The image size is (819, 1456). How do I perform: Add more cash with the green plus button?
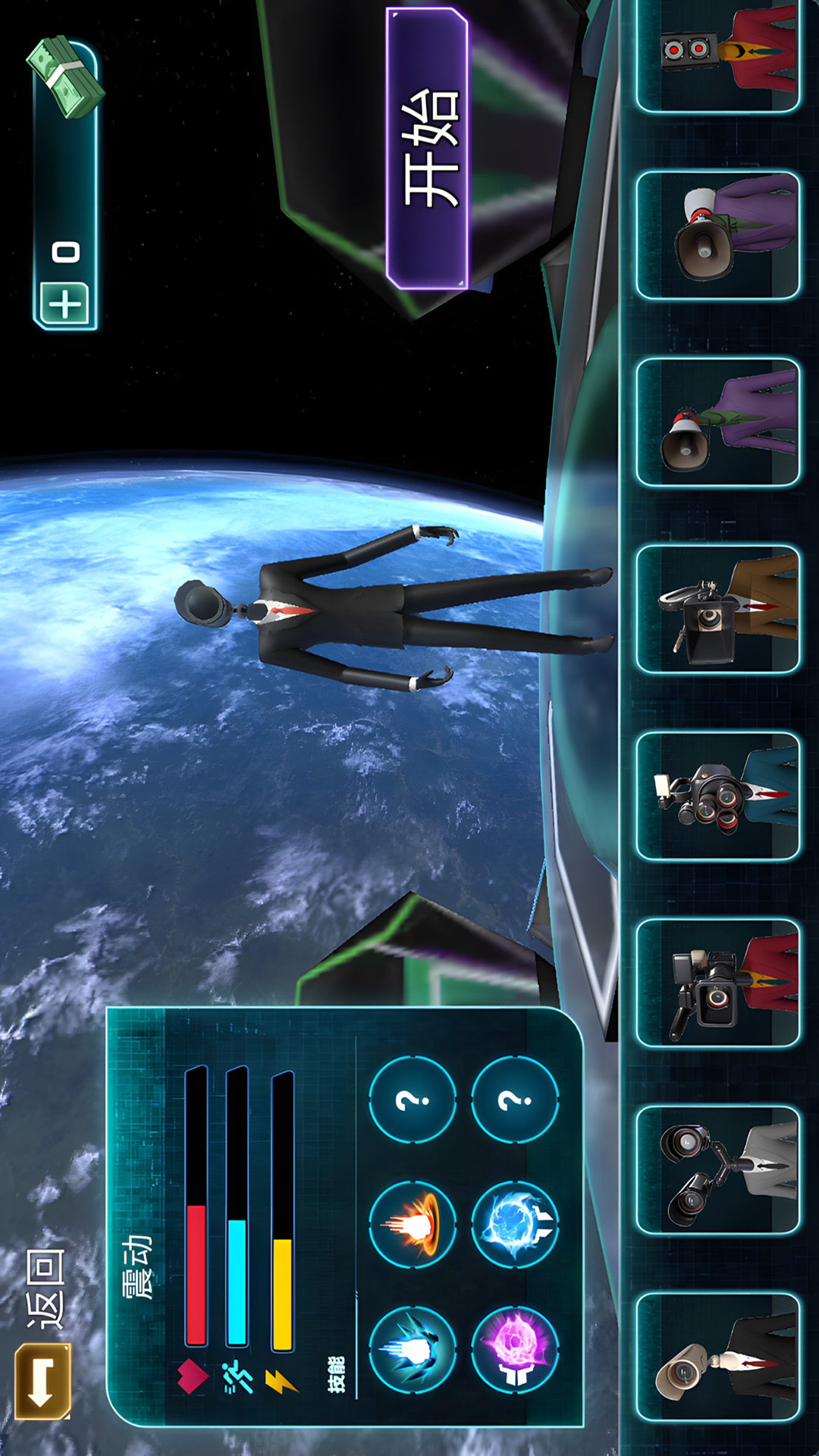pos(64,305)
